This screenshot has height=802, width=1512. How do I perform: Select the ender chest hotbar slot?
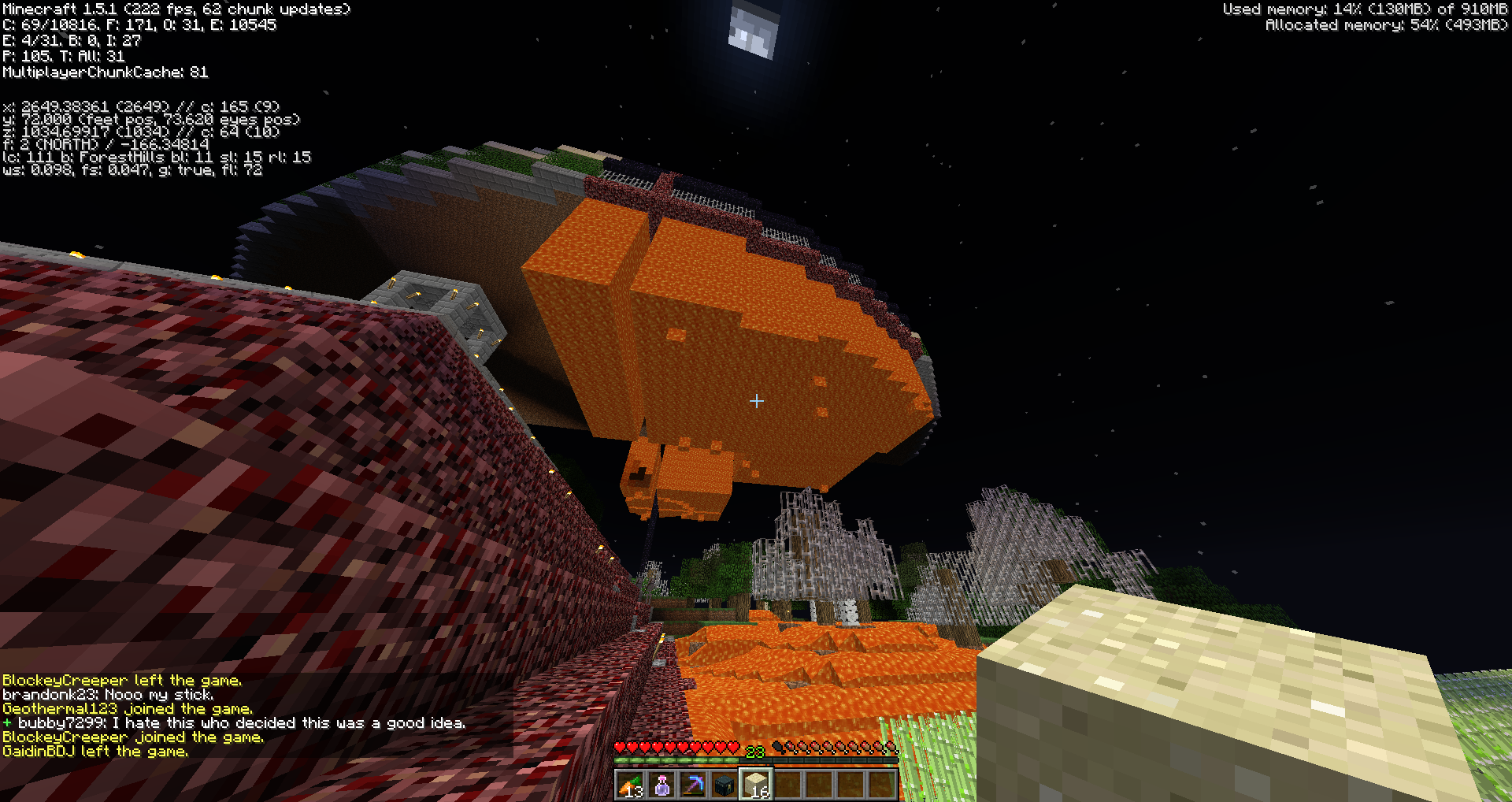coord(724,785)
